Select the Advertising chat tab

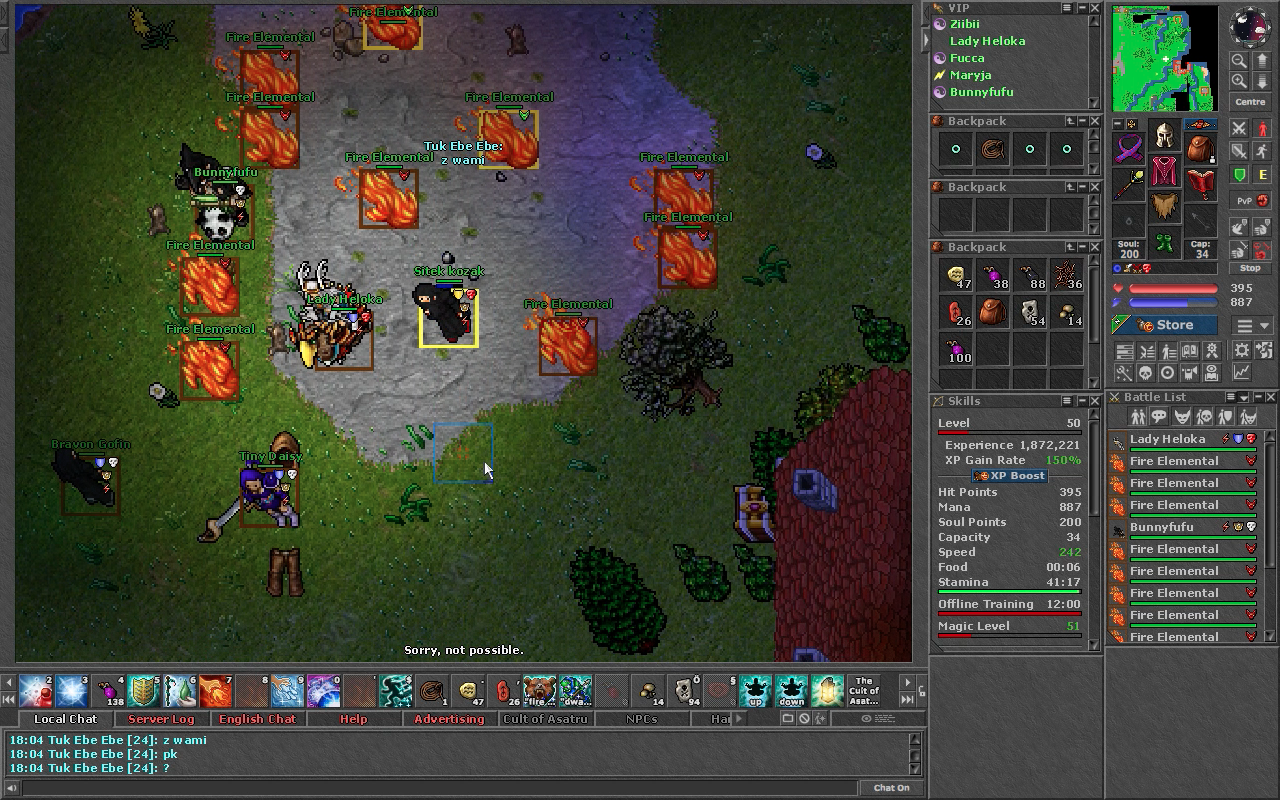click(x=449, y=719)
